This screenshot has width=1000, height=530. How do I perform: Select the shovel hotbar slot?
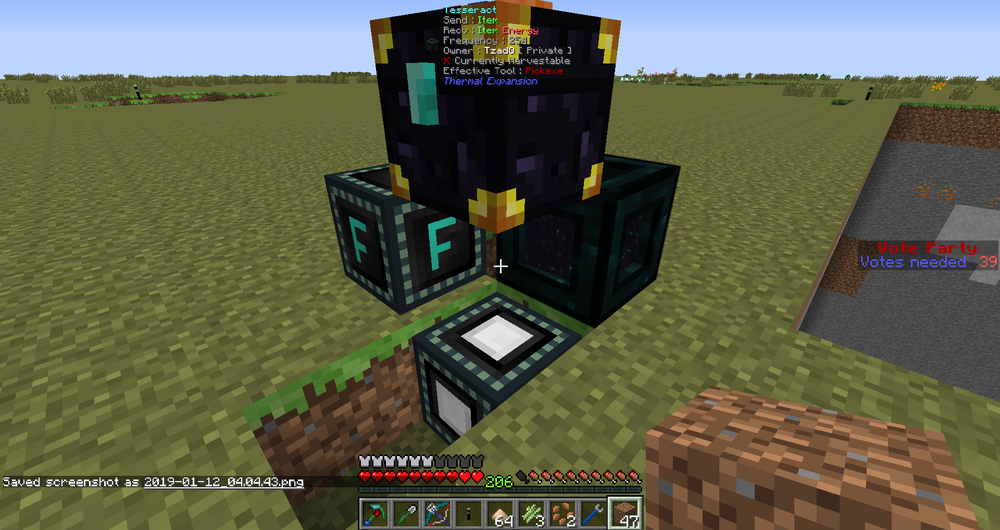point(405,514)
